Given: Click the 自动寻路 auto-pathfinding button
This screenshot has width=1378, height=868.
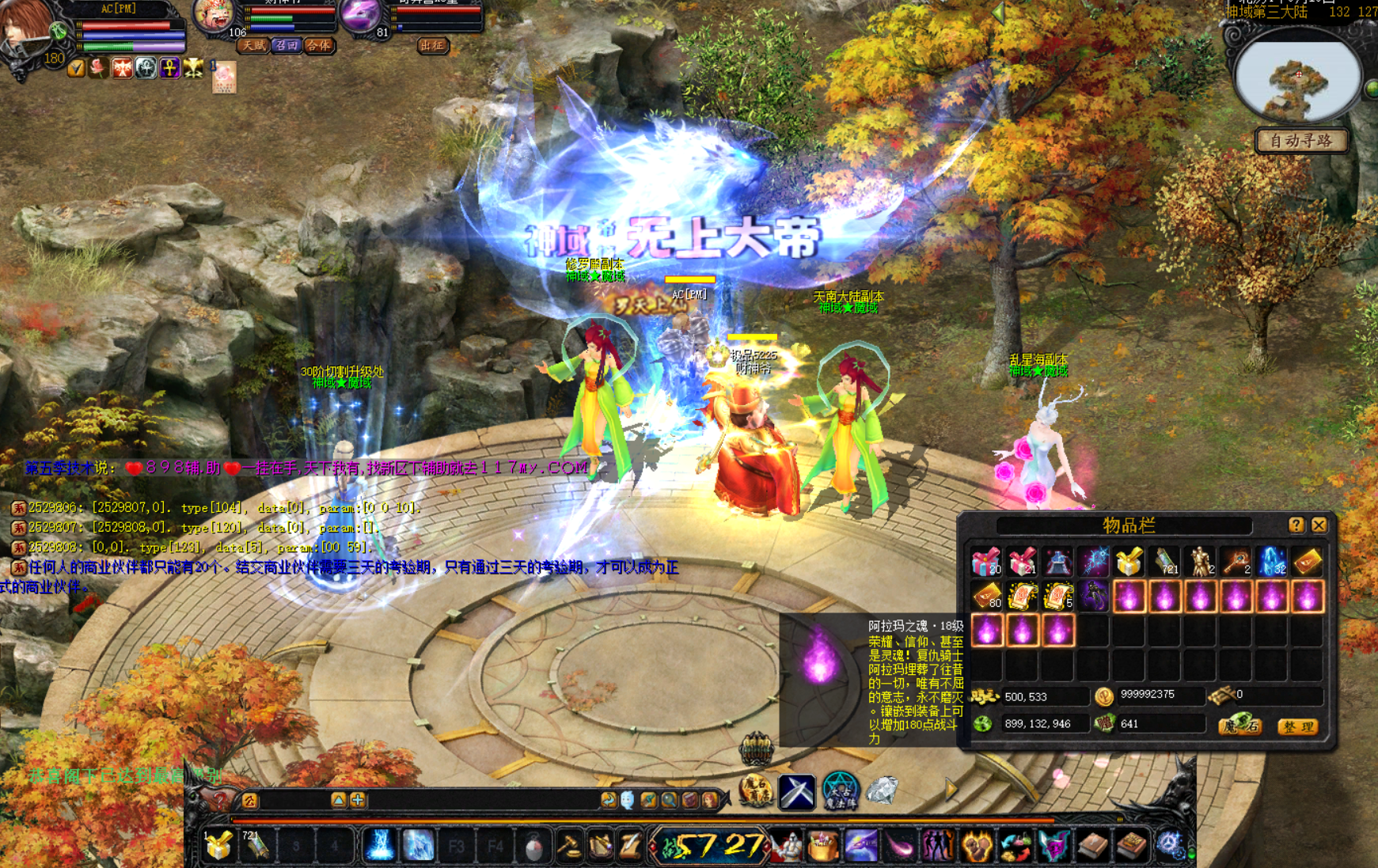Looking at the screenshot, I should click(1301, 141).
